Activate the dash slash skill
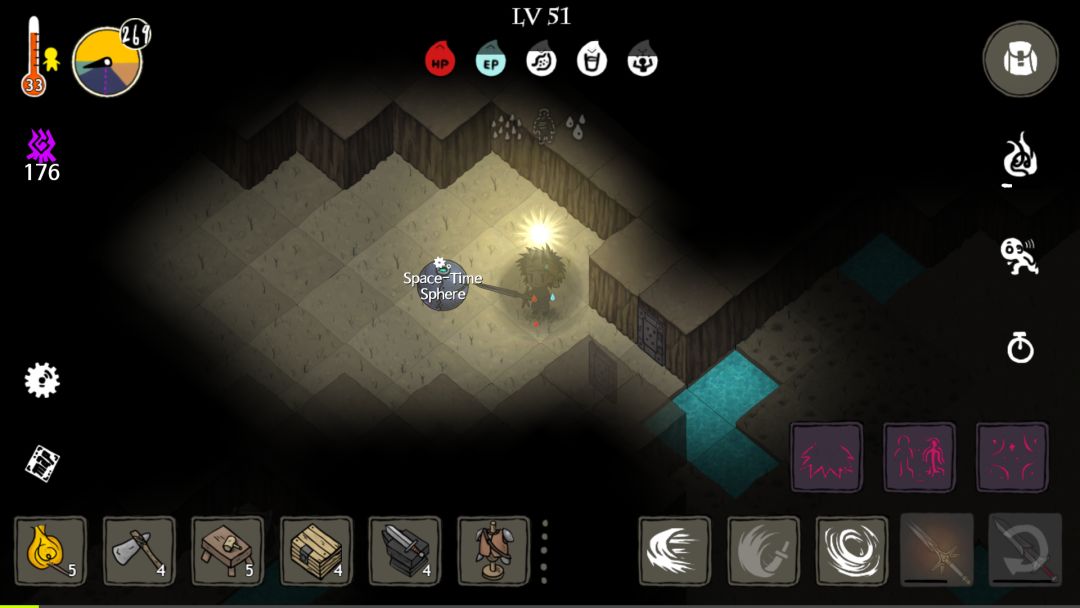The height and width of the screenshot is (608, 1080). [674, 550]
